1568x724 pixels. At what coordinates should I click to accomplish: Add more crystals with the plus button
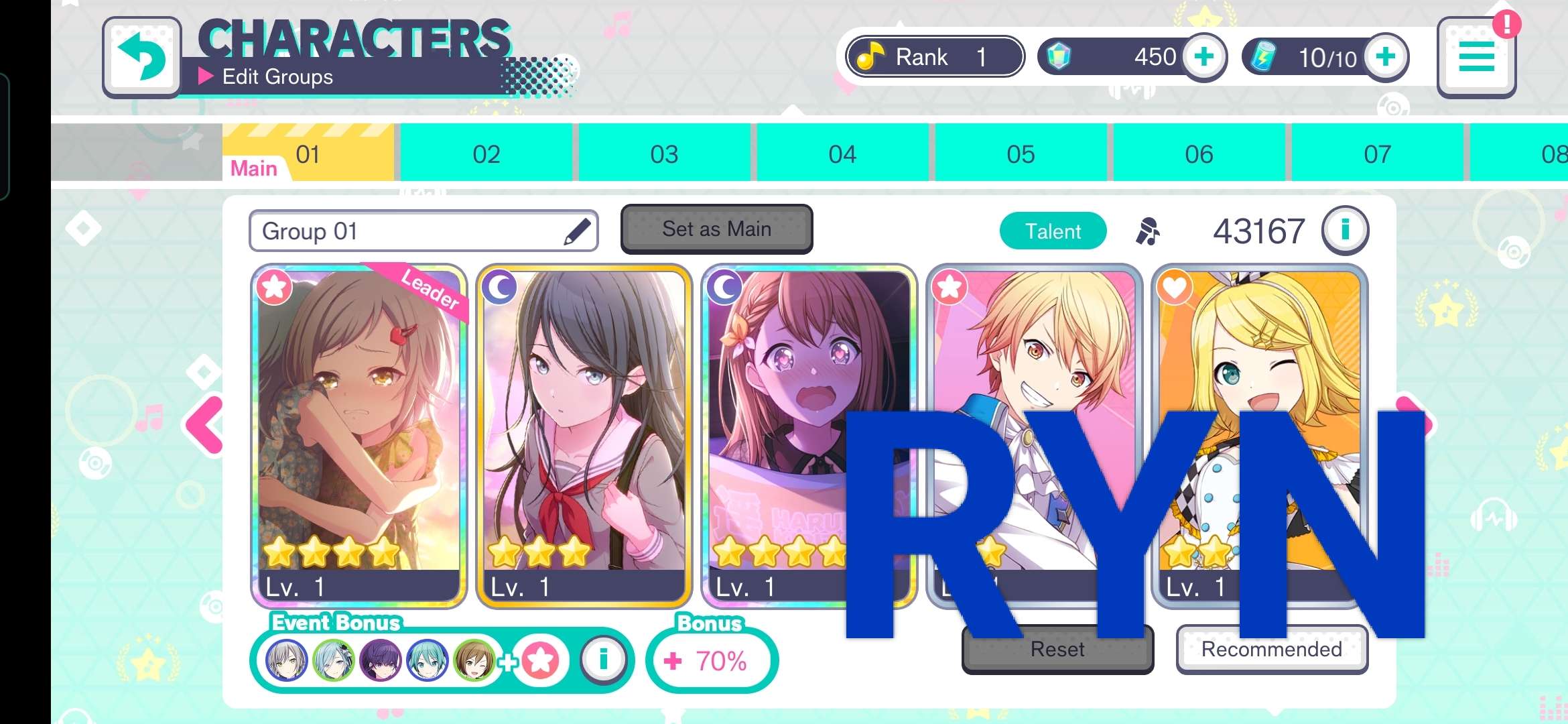[x=1203, y=57]
